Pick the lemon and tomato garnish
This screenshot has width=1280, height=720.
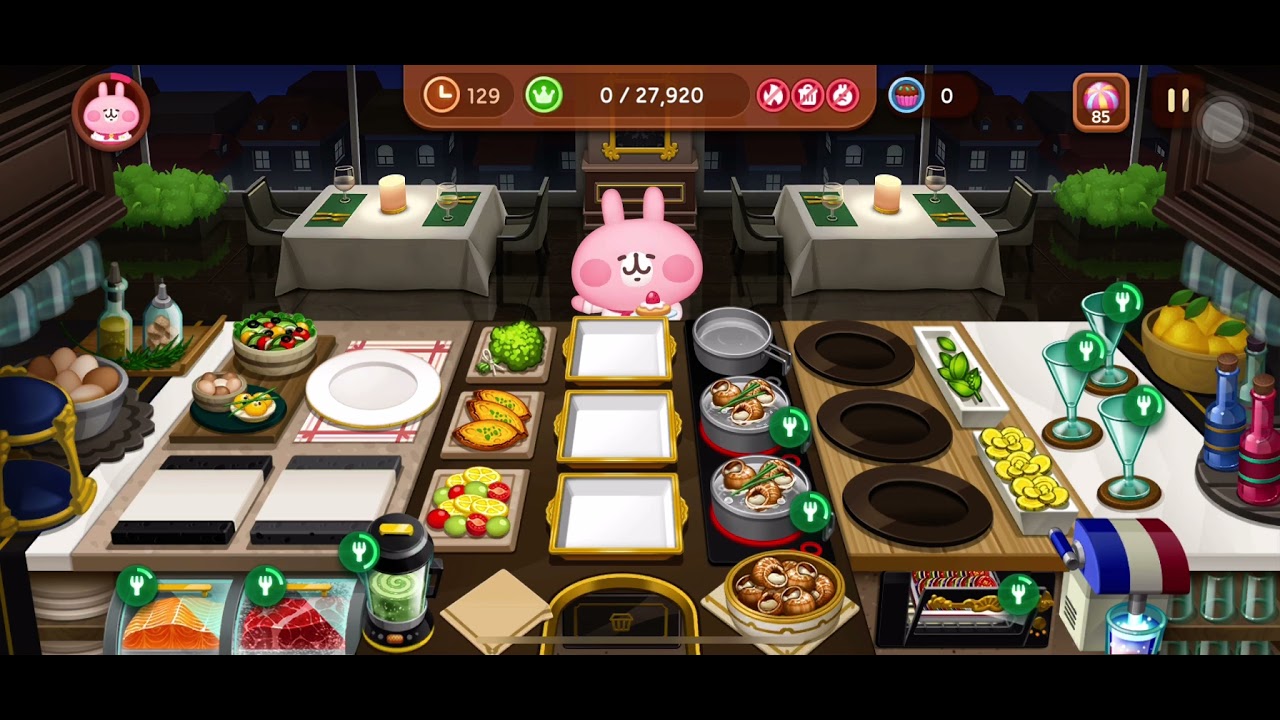coord(471,502)
